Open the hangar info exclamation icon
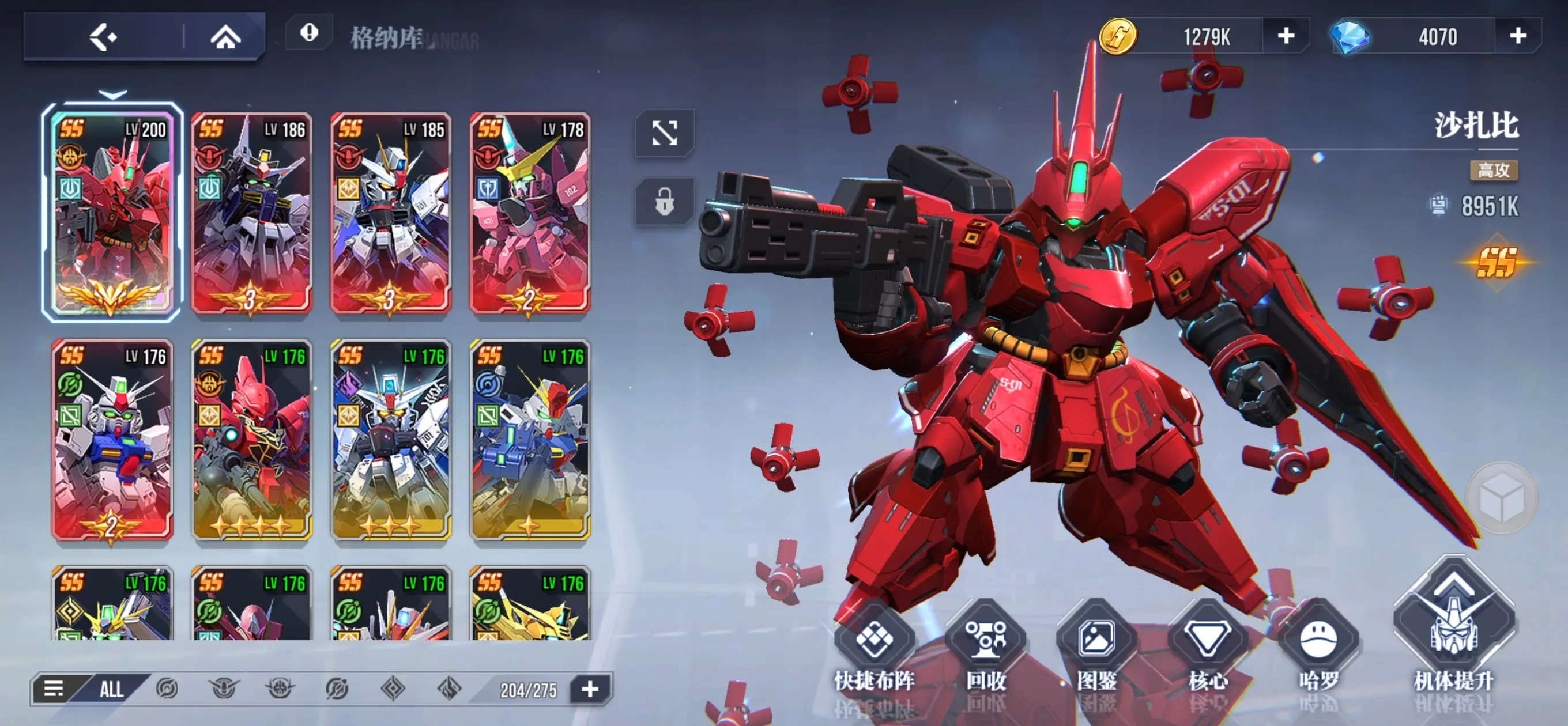Screen dimensions: 1568x726 pyautogui.click(x=309, y=33)
